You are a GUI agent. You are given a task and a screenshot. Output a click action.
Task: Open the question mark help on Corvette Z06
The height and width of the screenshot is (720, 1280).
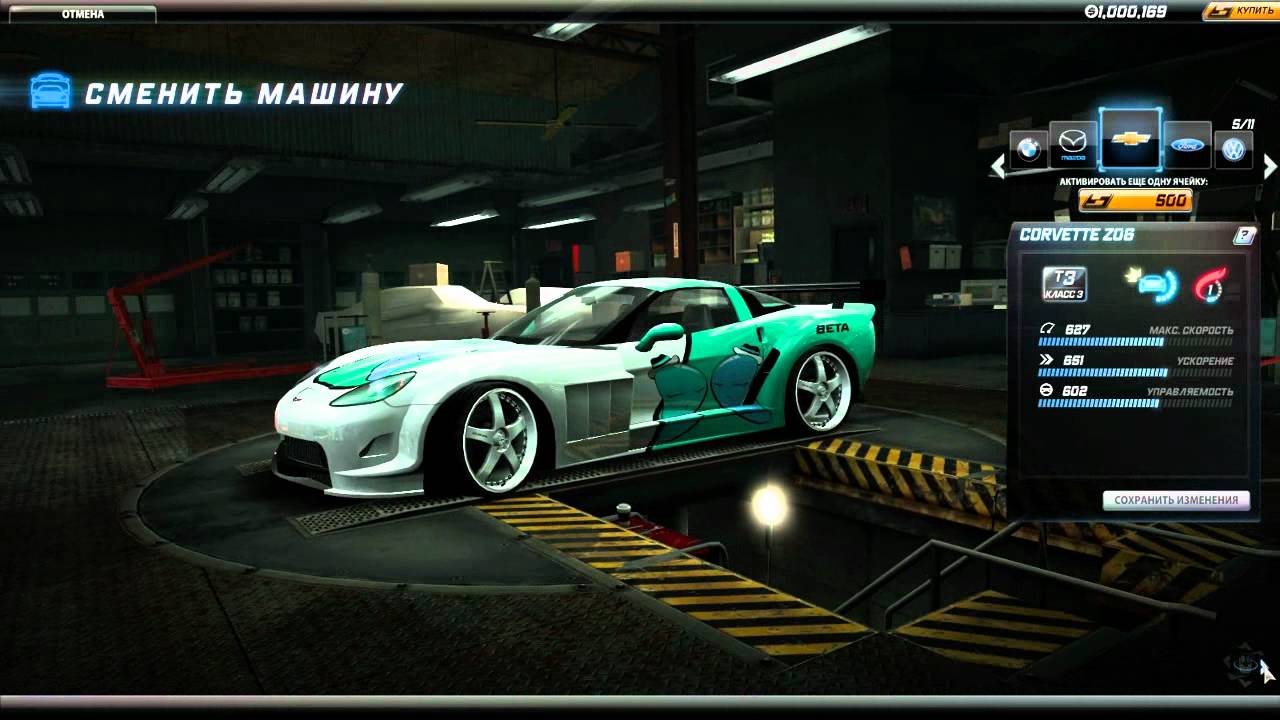1244,236
